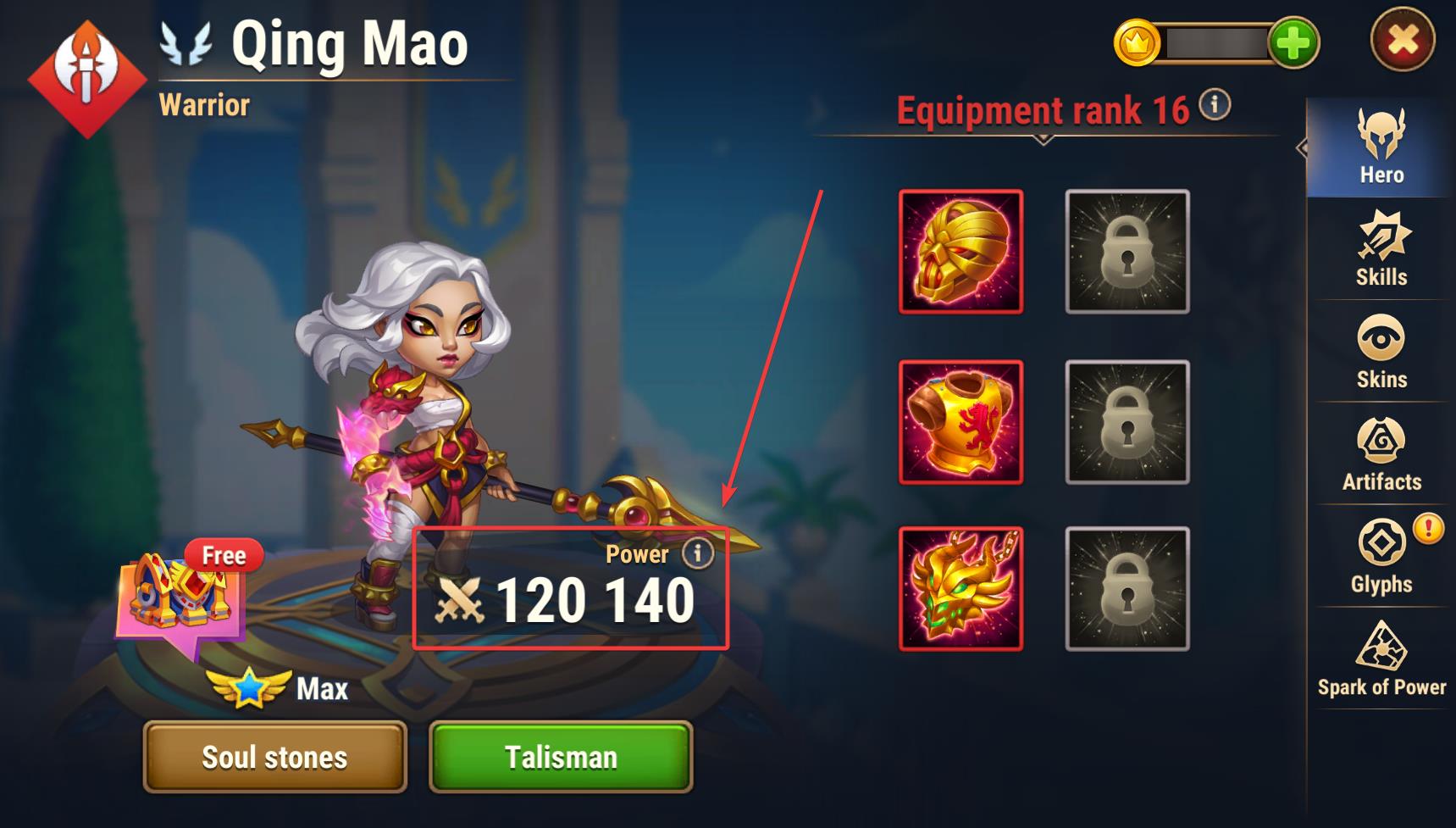
Task: View Power details info icon
Action: (698, 553)
